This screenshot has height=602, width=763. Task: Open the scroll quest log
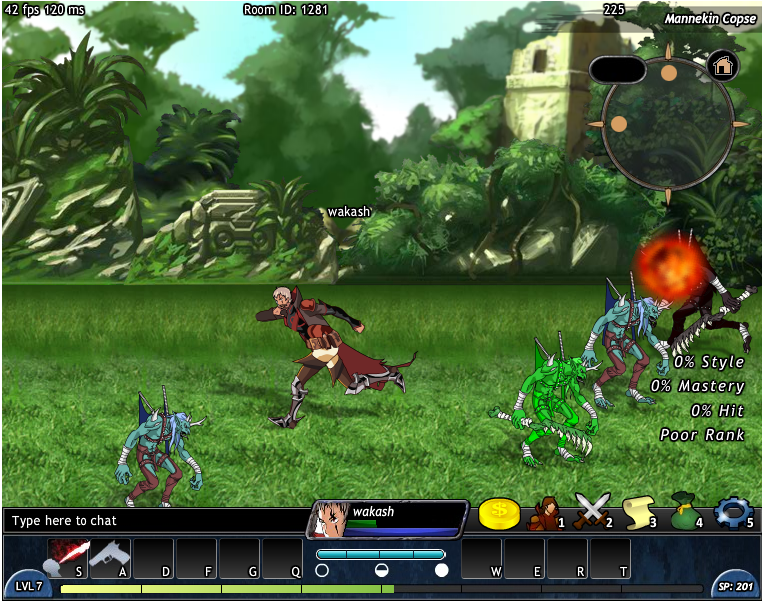click(x=638, y=513)
